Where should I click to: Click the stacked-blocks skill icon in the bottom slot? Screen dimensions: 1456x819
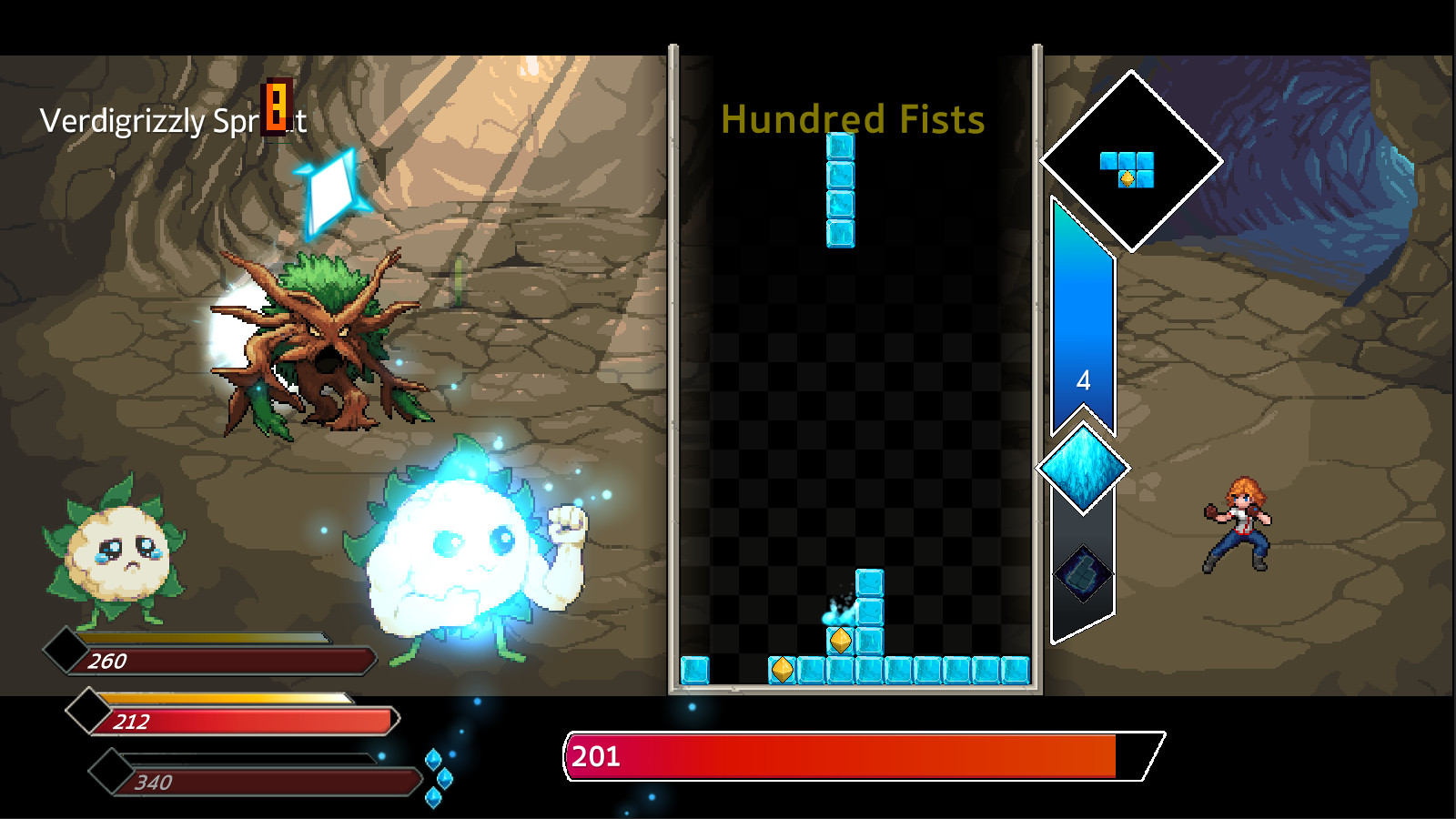1082,574
